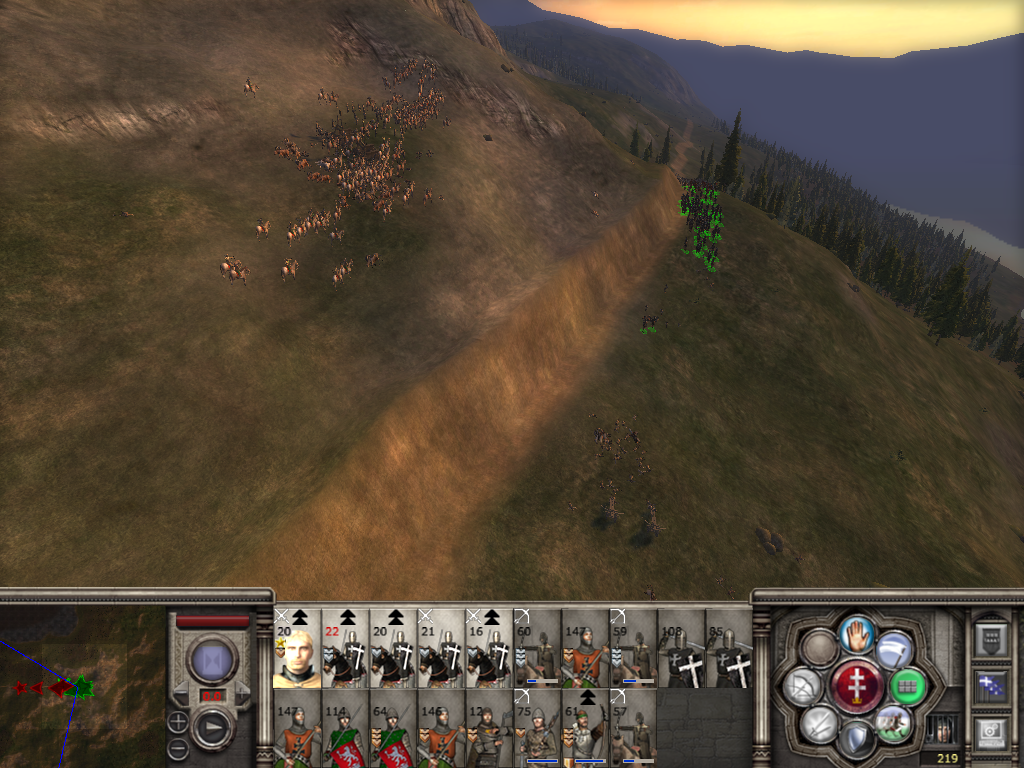
Task: Toggle pause with the round blue button
Action: 212,660
